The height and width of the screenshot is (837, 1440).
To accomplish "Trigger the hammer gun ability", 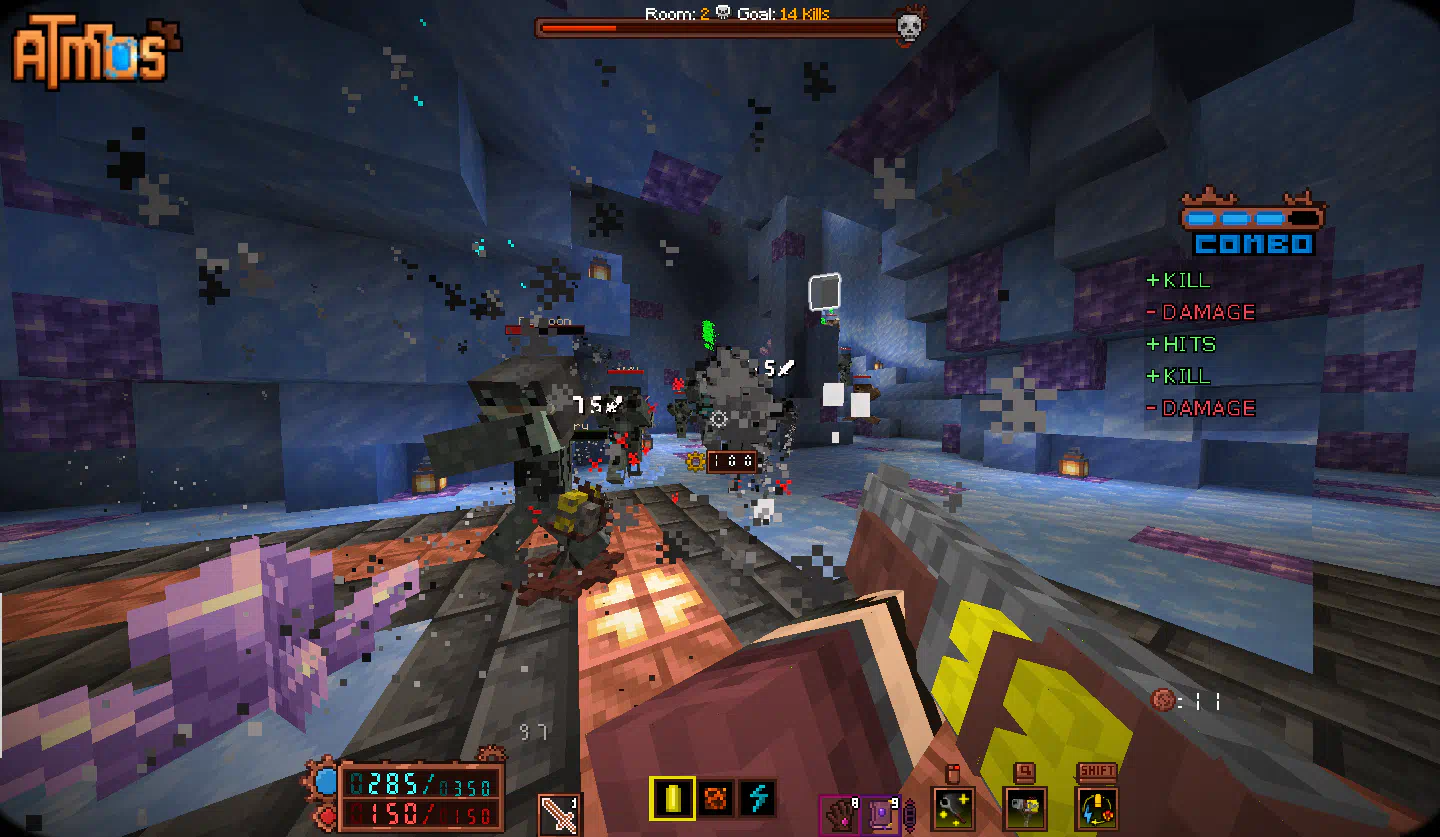I will [x=1024, y=807].
